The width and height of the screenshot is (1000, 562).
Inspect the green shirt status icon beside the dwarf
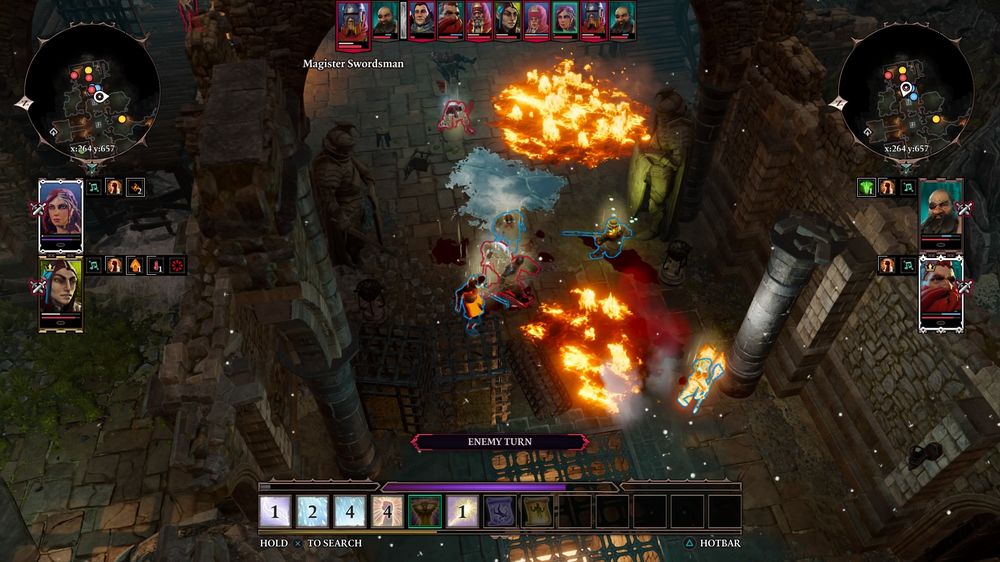pyautogui.click(x=866, y=186)
